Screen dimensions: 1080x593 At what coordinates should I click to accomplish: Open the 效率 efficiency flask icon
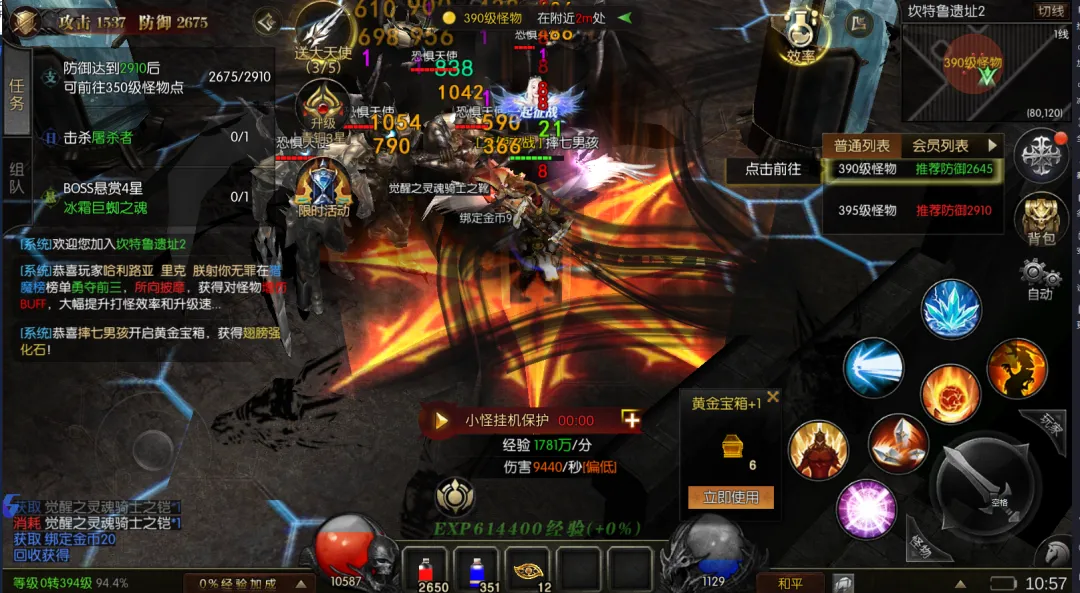(801, 37)
